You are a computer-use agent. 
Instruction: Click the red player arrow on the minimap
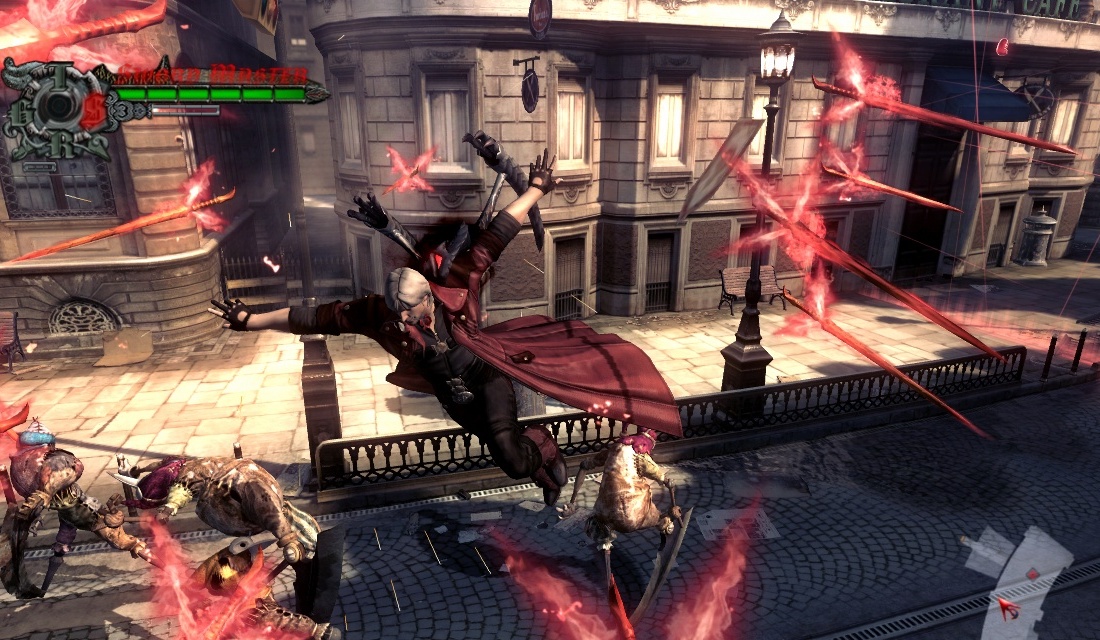[x=1008, y=607]
